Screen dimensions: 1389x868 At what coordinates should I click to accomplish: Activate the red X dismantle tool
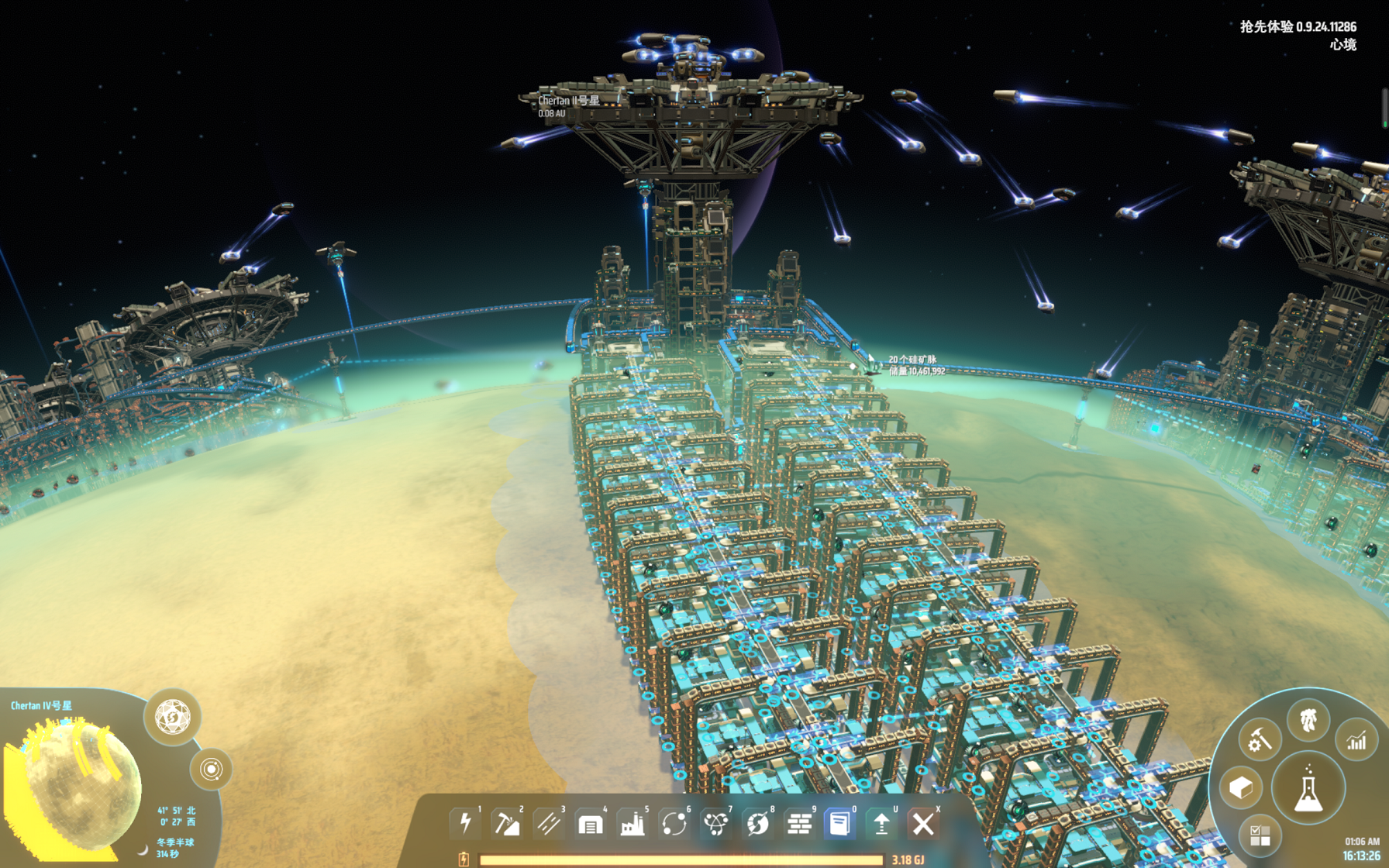click(923, 823)
